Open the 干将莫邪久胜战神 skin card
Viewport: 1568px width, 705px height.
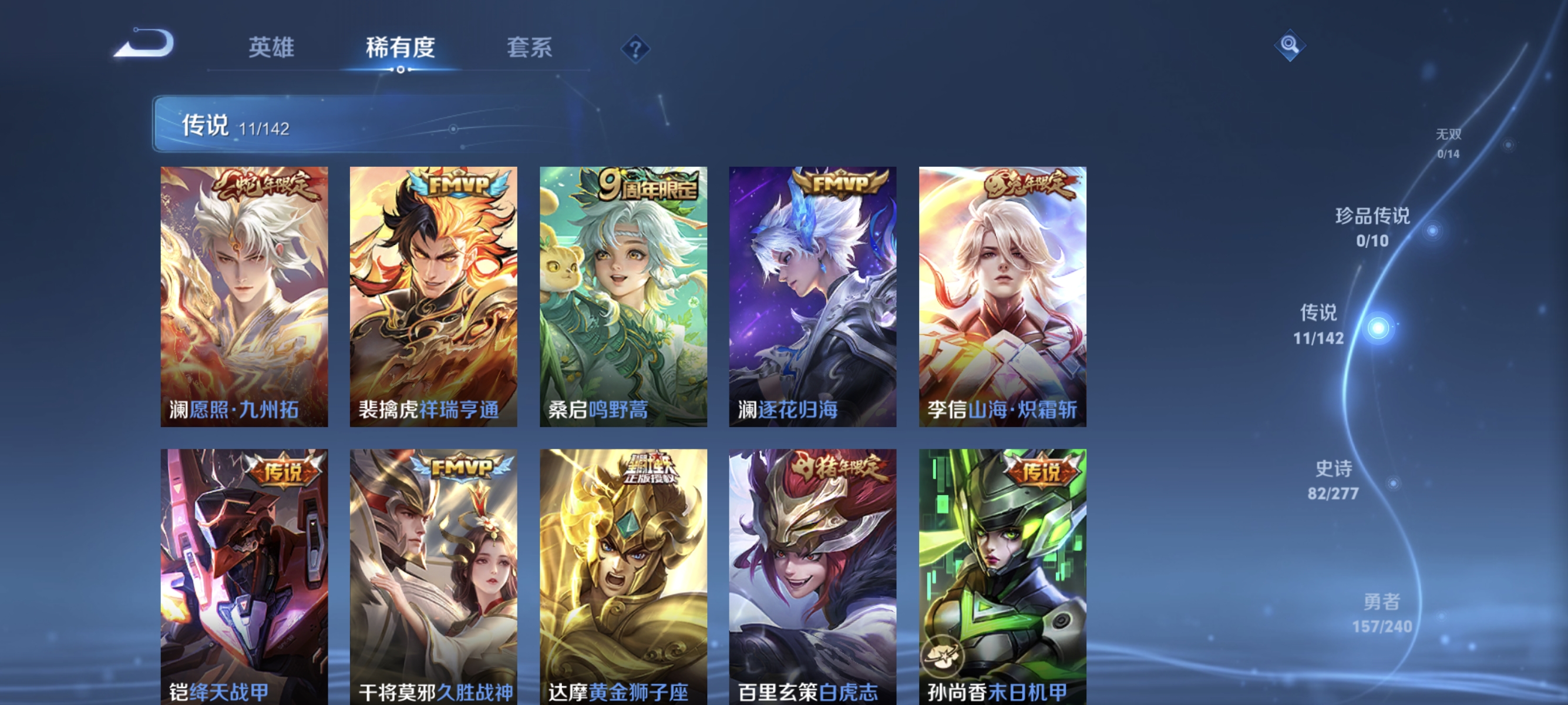435,578
